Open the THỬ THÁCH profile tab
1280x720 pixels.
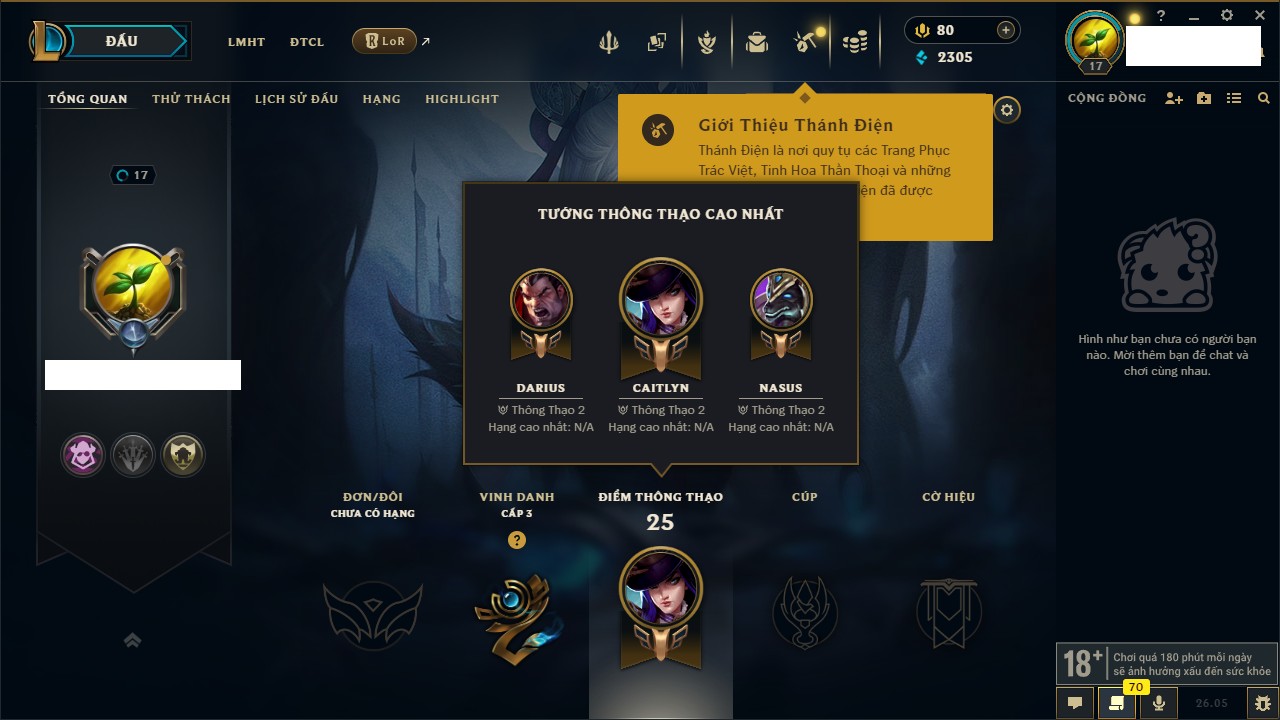click(x=191, y=99)
